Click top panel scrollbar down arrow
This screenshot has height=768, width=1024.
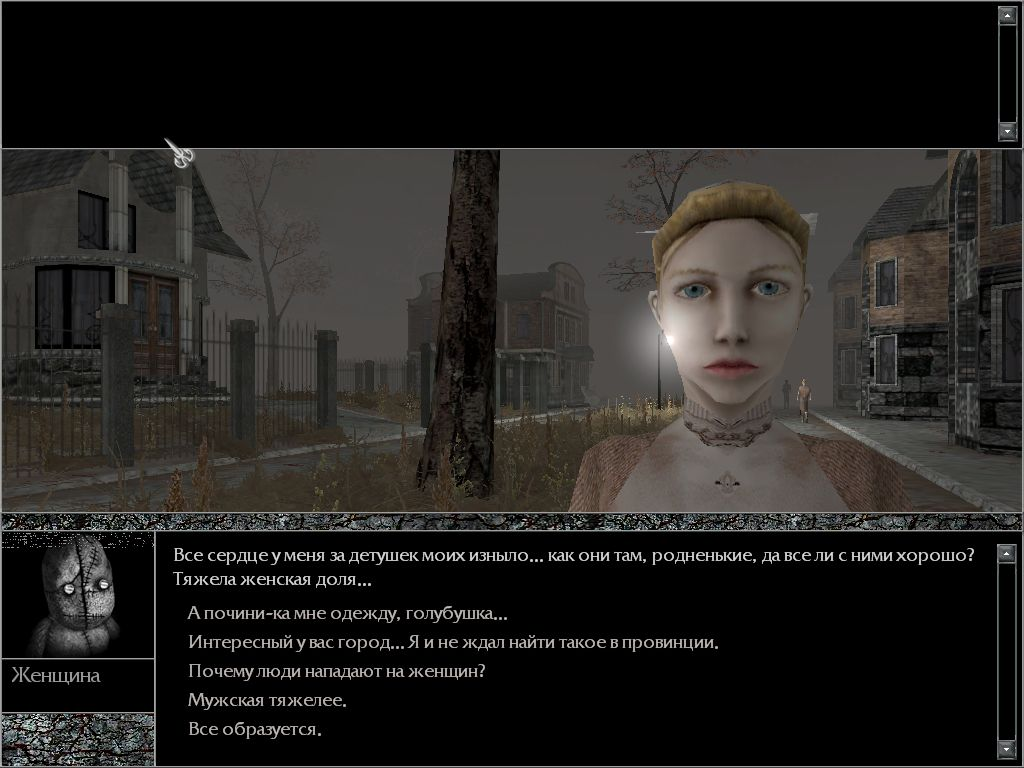click(x=1007, y=131)
